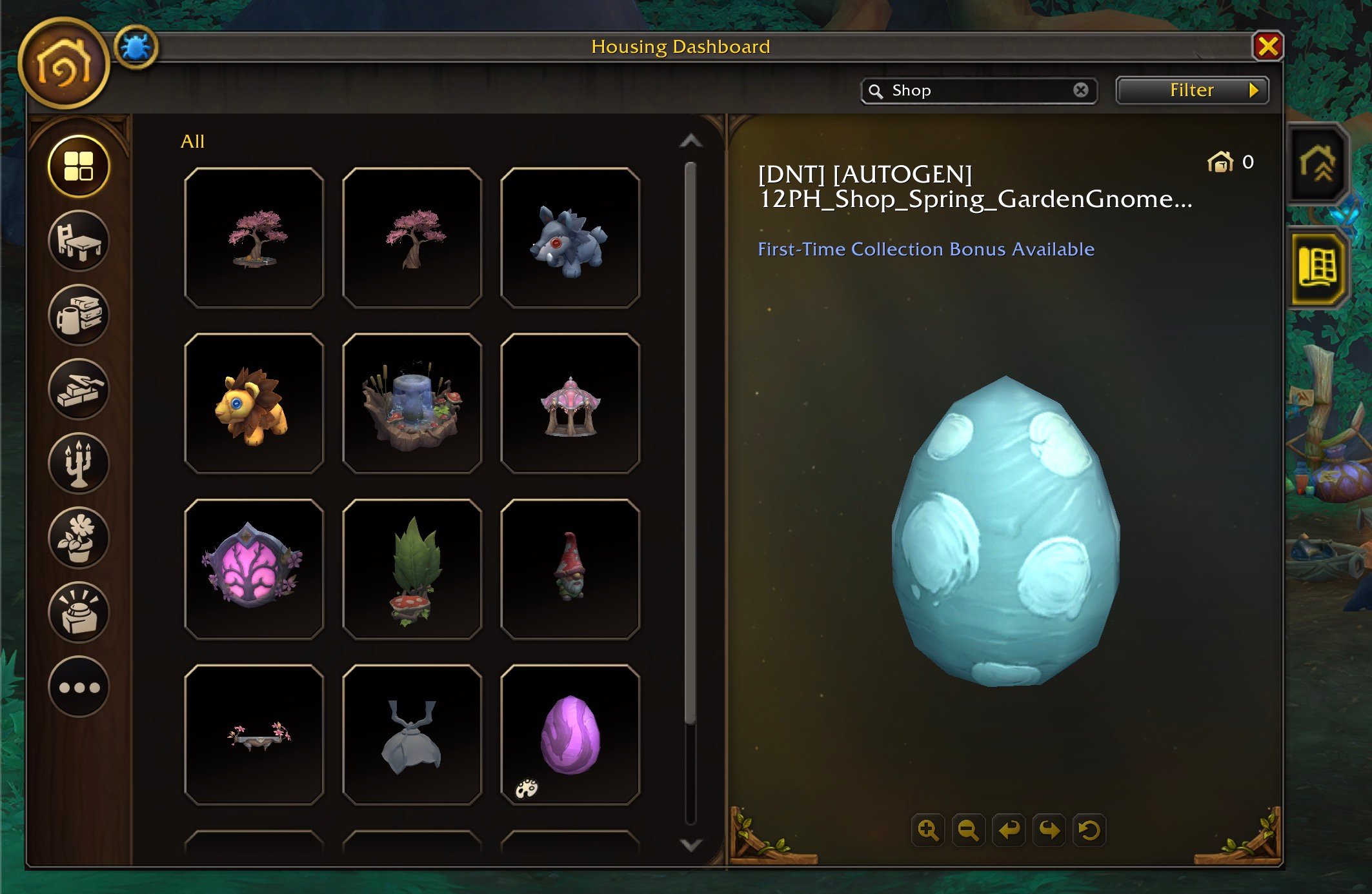Screen dimensions: 1372x894
Task: Click the First-Time Collection Bonus Available link
Action: click(925, 249)
